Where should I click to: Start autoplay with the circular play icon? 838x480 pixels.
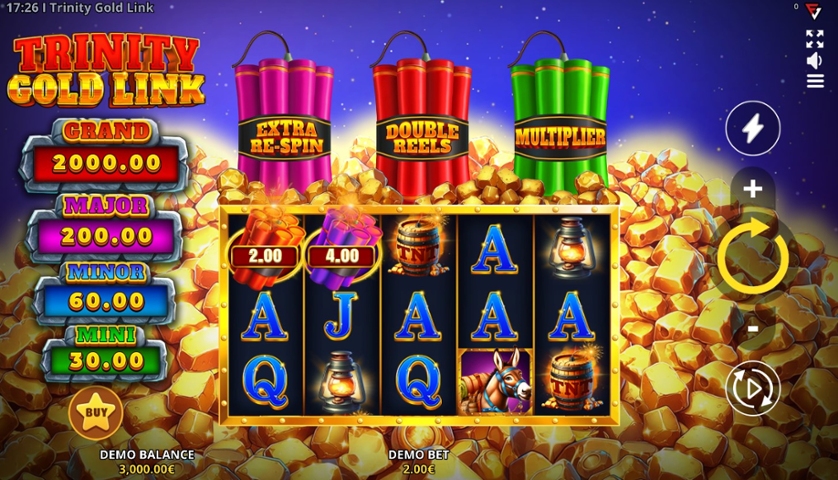coord(752,388)
